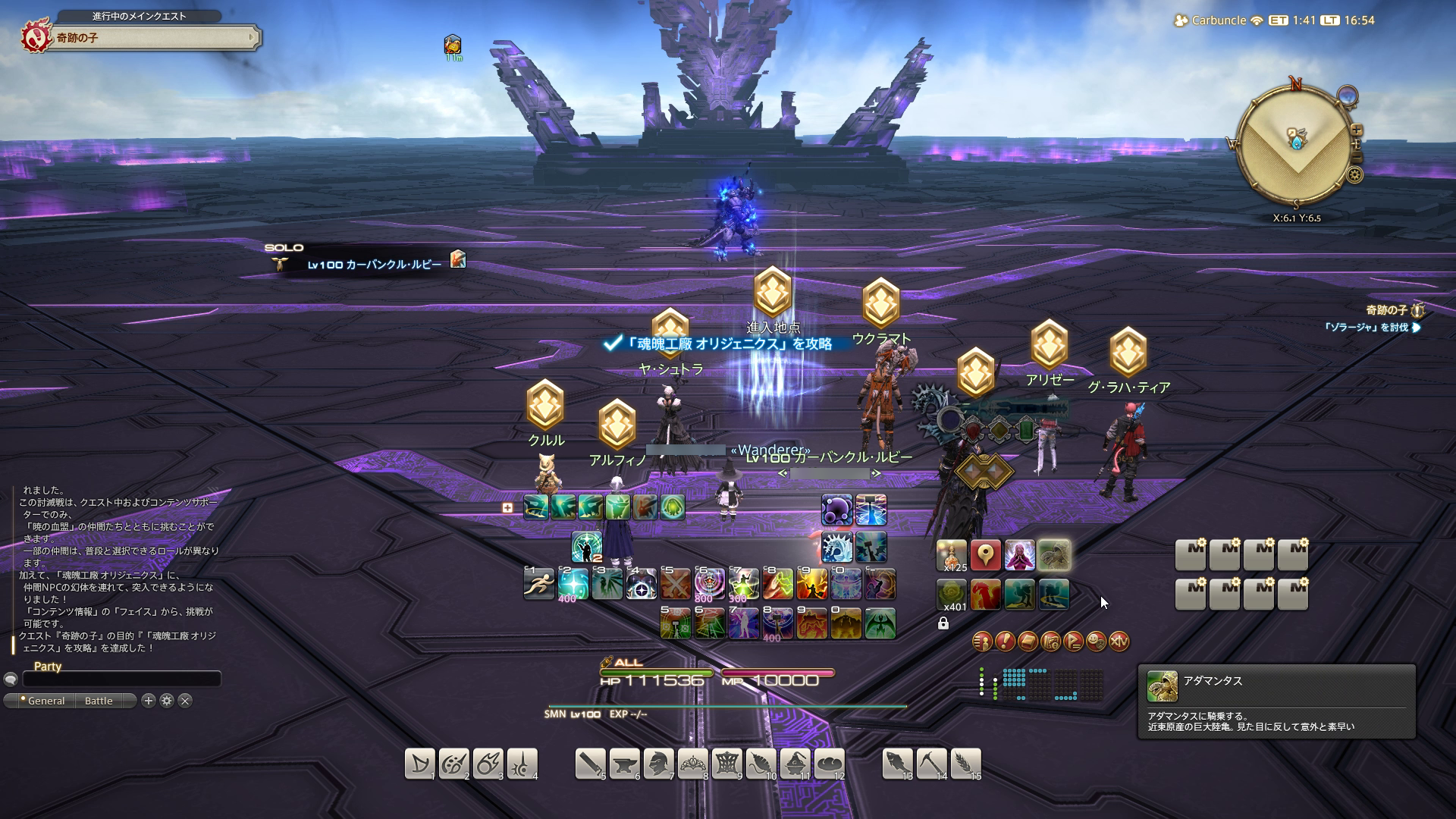Switch to the Battle chat tab
1456x819 pixels.
pyautogui.click(x=99, y=701)
